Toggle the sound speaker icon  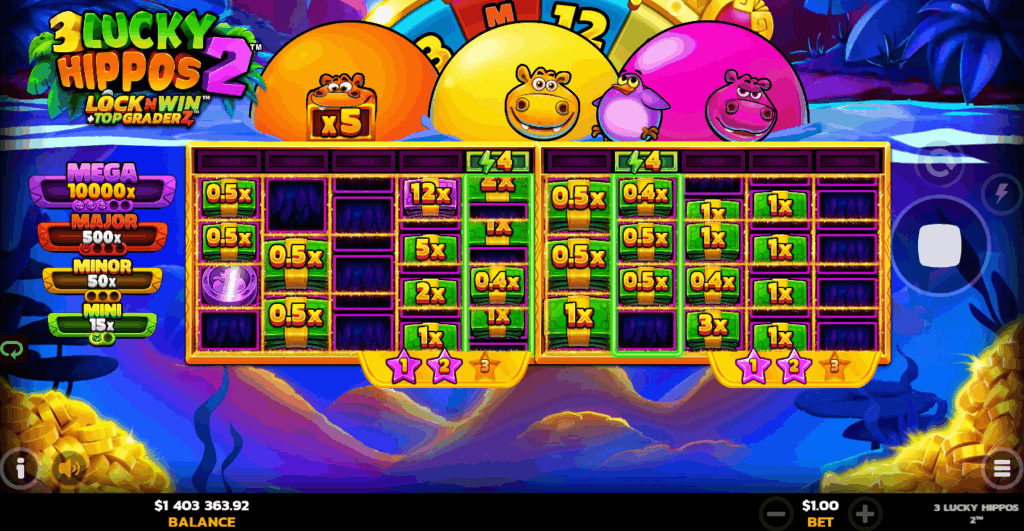[68, 467]
